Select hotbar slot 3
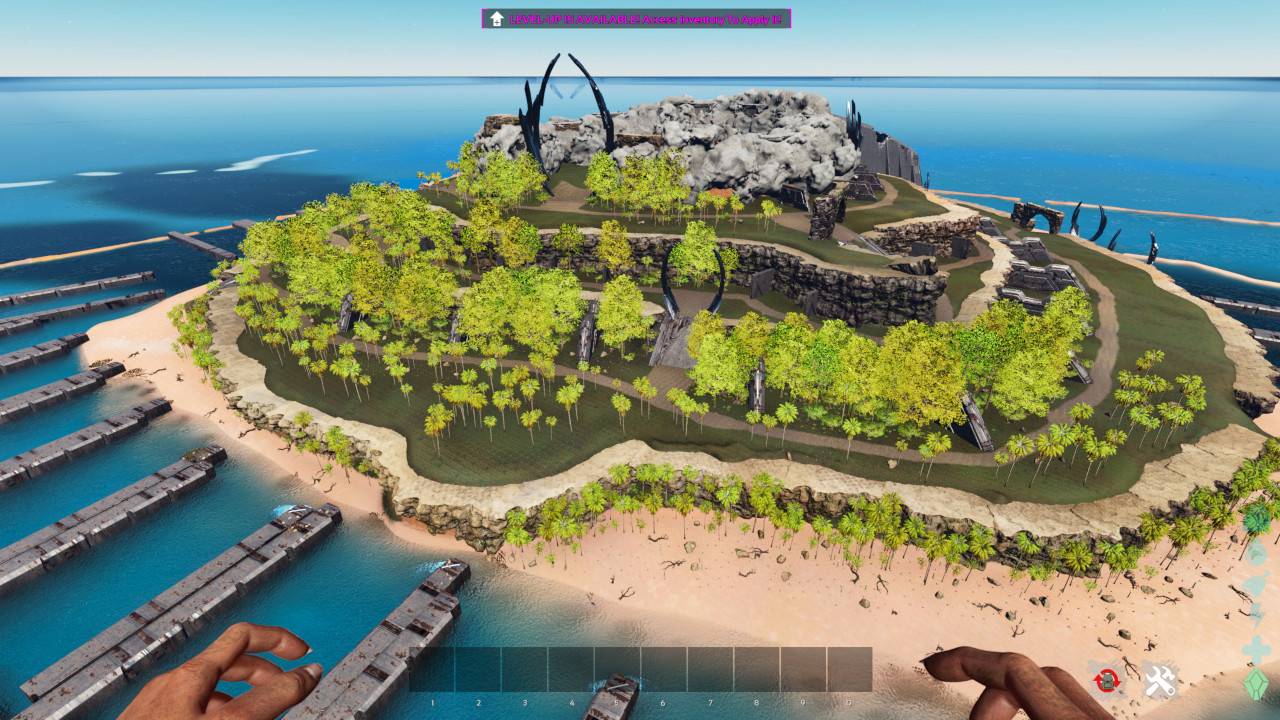Viewport: 1280px width, 720px height. [524, 668]
